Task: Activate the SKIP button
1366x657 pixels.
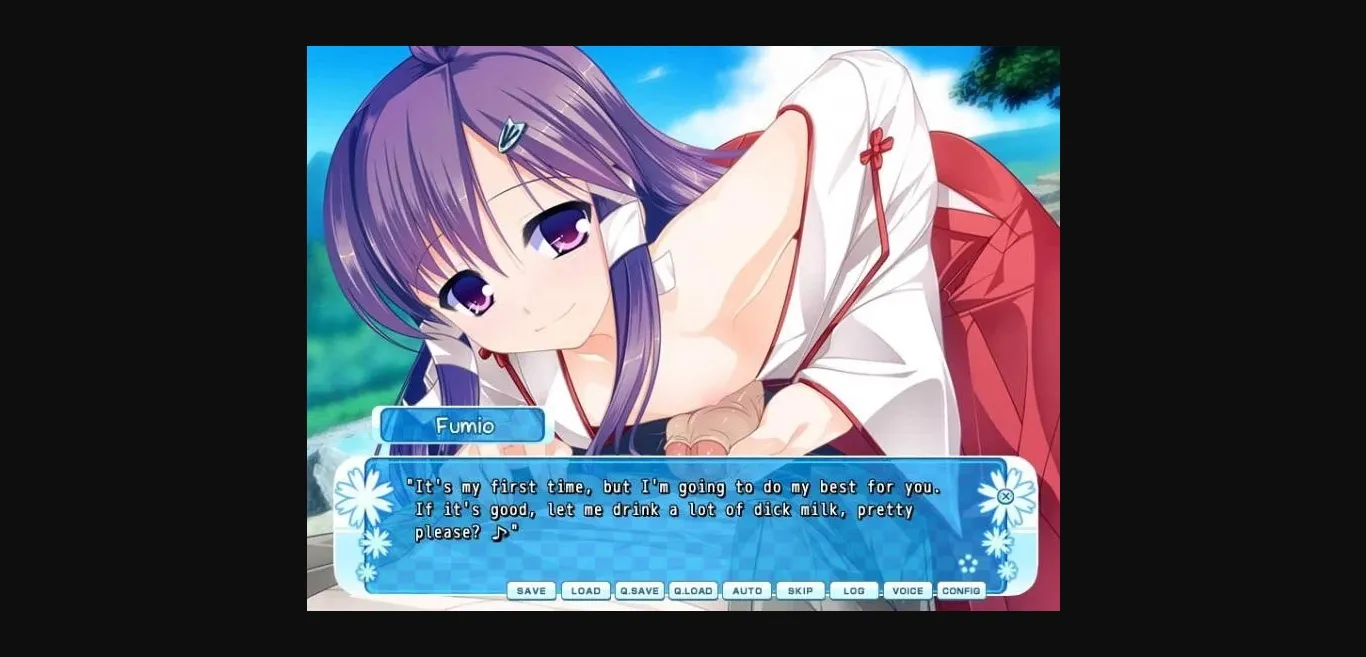Action: coord(800,591)
